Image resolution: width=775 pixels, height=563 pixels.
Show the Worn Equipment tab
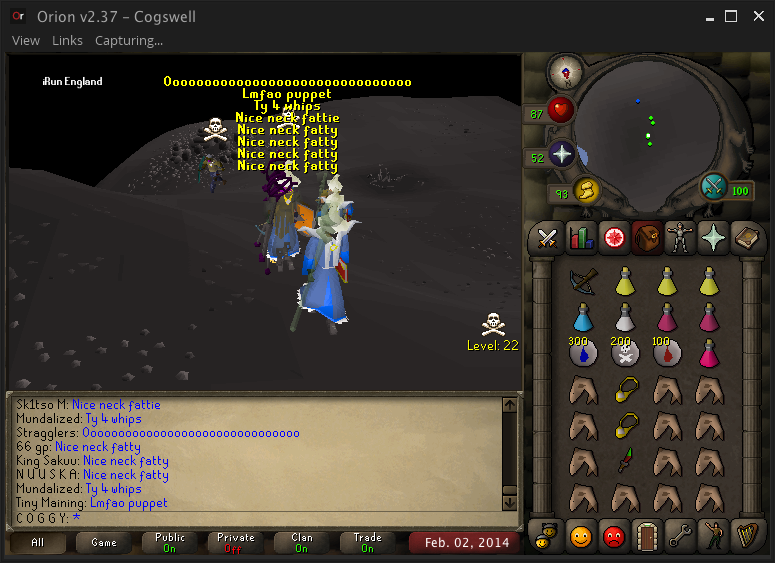681,237
